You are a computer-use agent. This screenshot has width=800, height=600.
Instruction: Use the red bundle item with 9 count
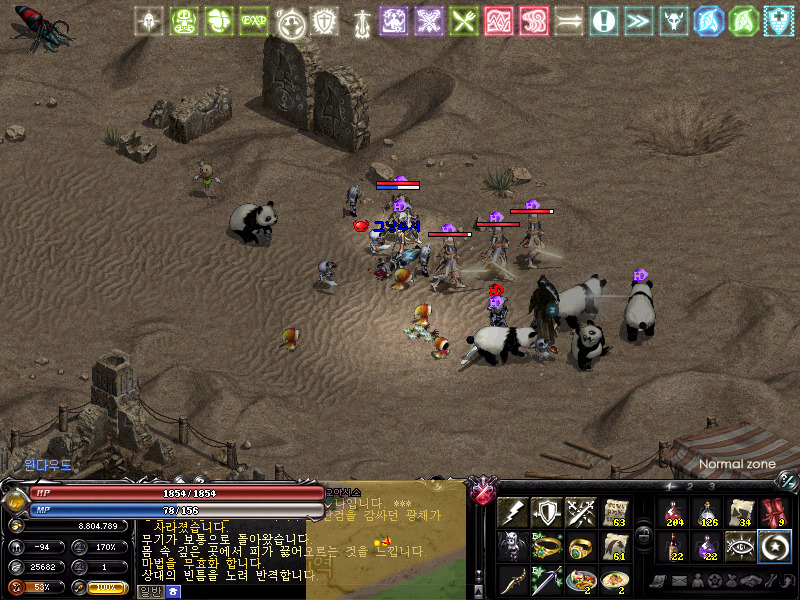point(775,513)
